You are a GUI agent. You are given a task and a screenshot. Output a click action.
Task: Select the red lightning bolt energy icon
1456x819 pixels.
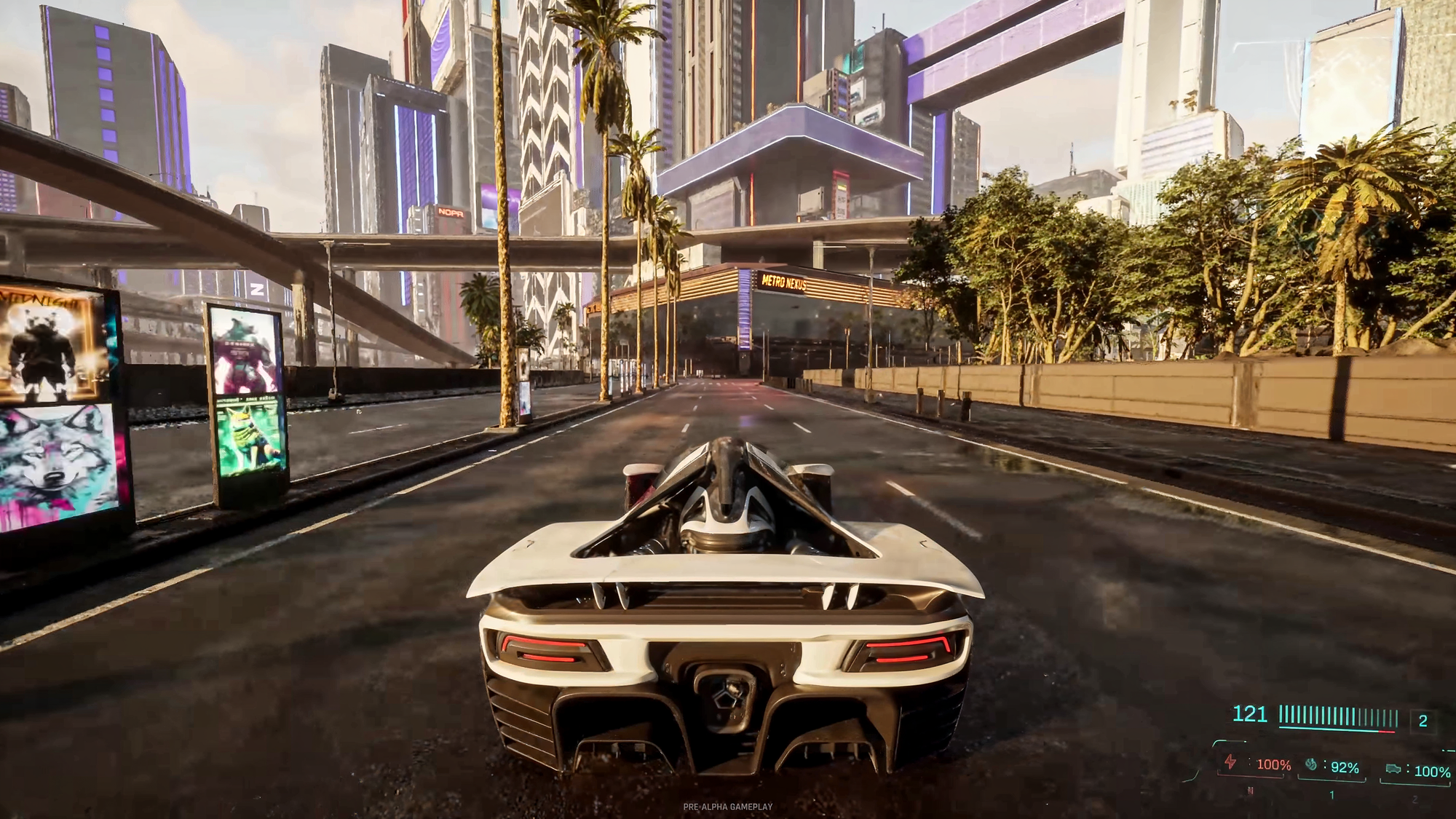1230,762
